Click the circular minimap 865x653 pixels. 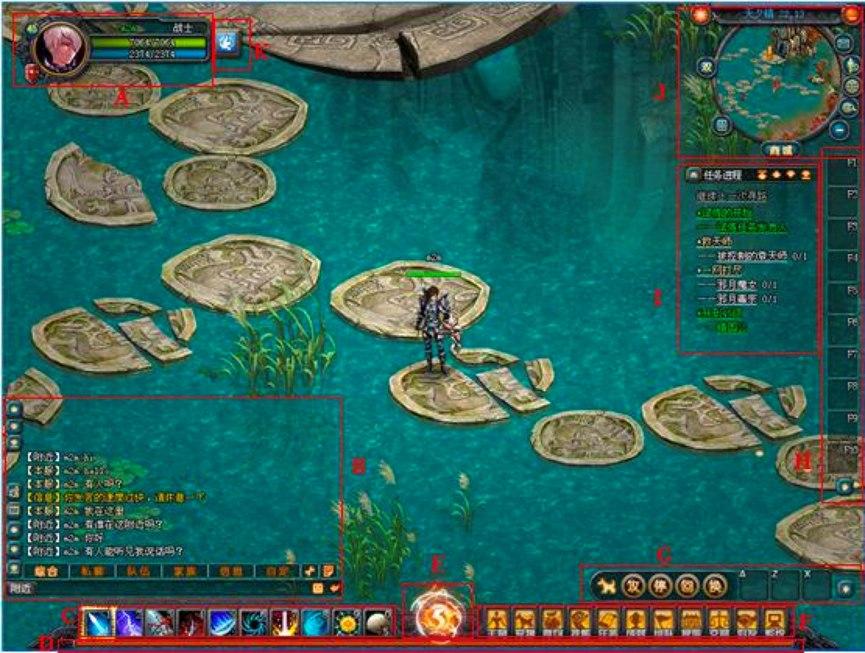pyautogui.click(x=770, y=80)
